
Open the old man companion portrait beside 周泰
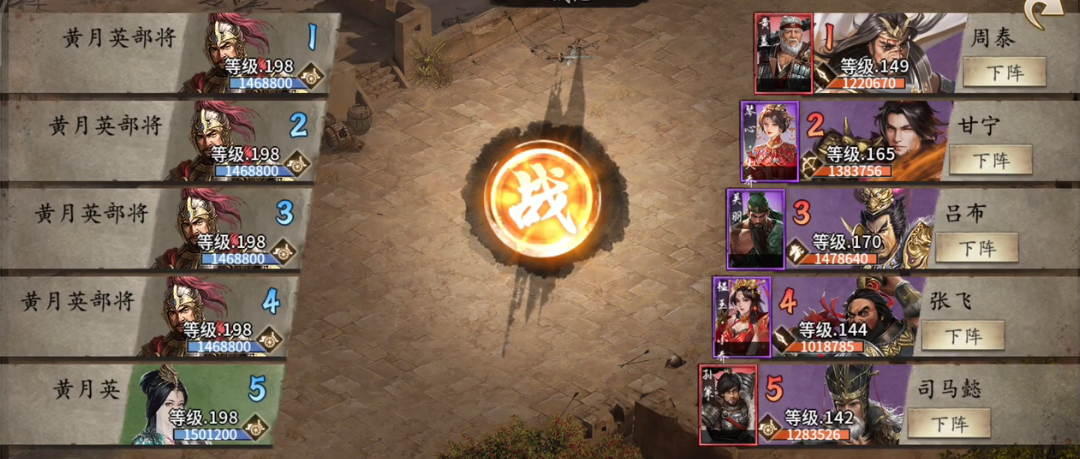tap(783, 53)
